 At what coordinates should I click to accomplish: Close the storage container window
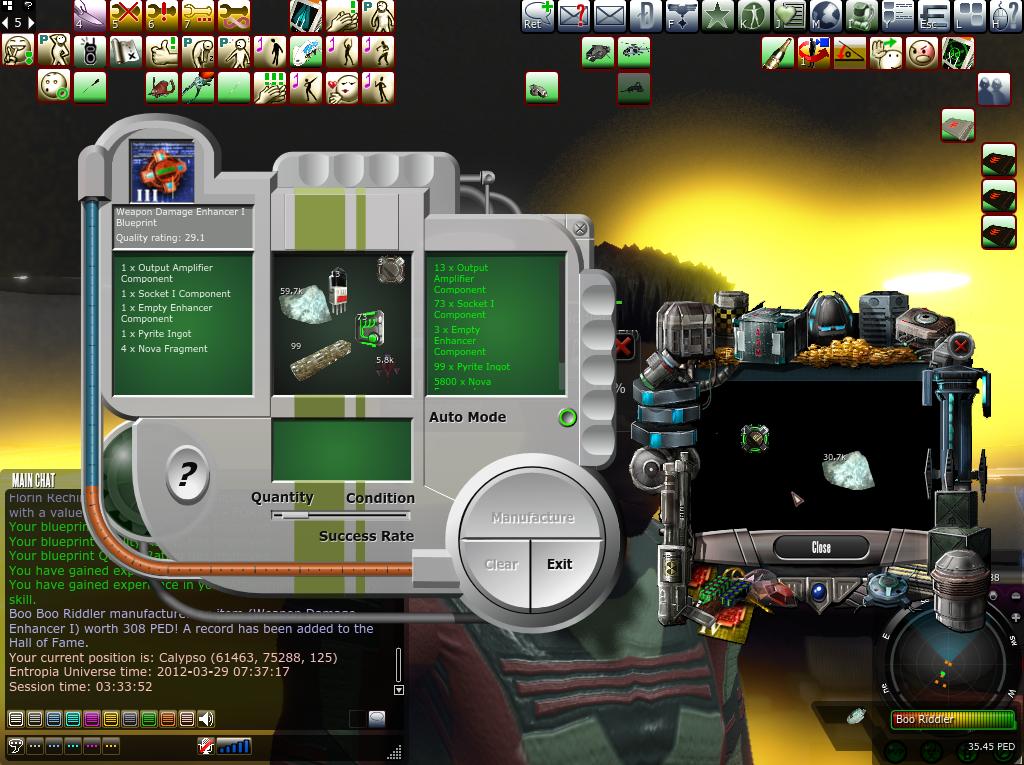(821, 548)
